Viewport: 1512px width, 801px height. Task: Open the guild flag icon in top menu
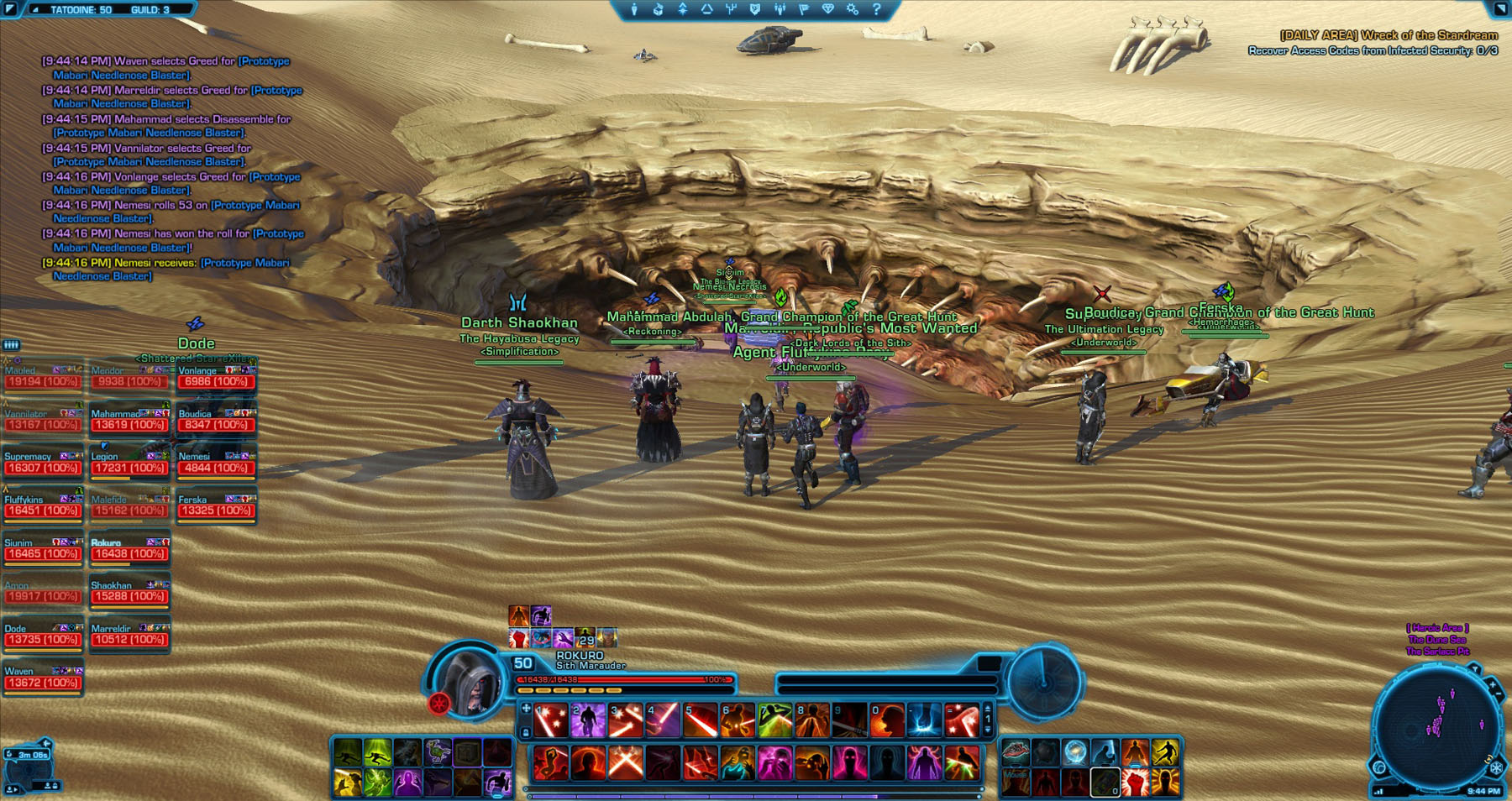[804, 9]
